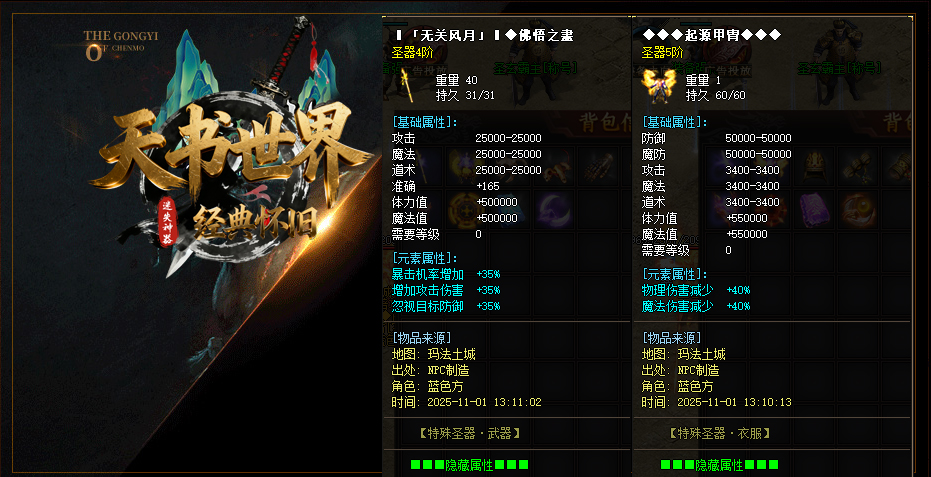The width and height of the screenshot is (931, 477).
Task: Click the golden winged armor icon
Action: (x=656, y=83)
